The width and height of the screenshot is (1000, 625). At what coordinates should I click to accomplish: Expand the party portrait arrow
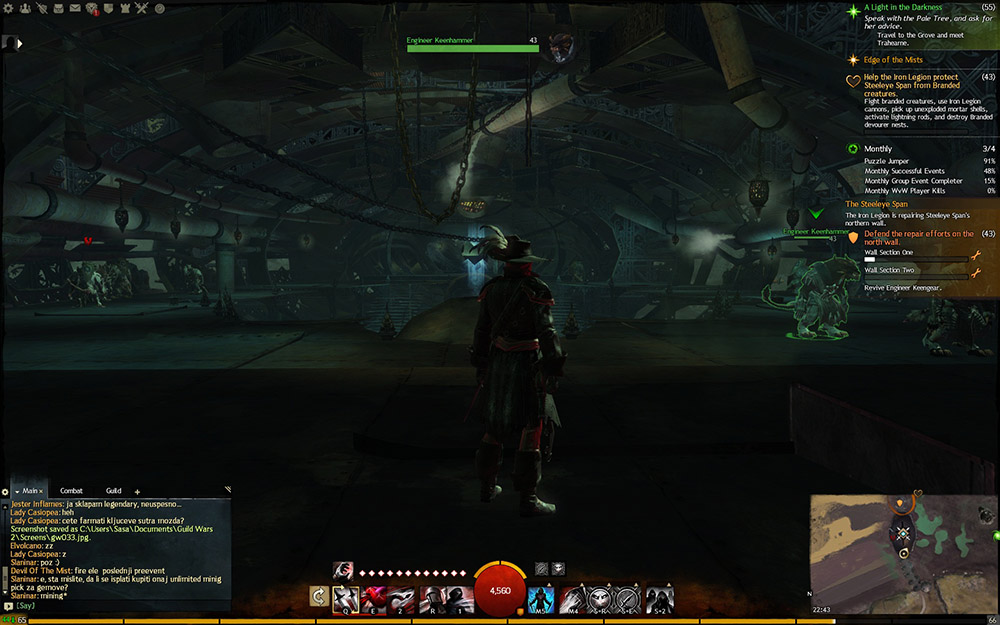(20, 43)
